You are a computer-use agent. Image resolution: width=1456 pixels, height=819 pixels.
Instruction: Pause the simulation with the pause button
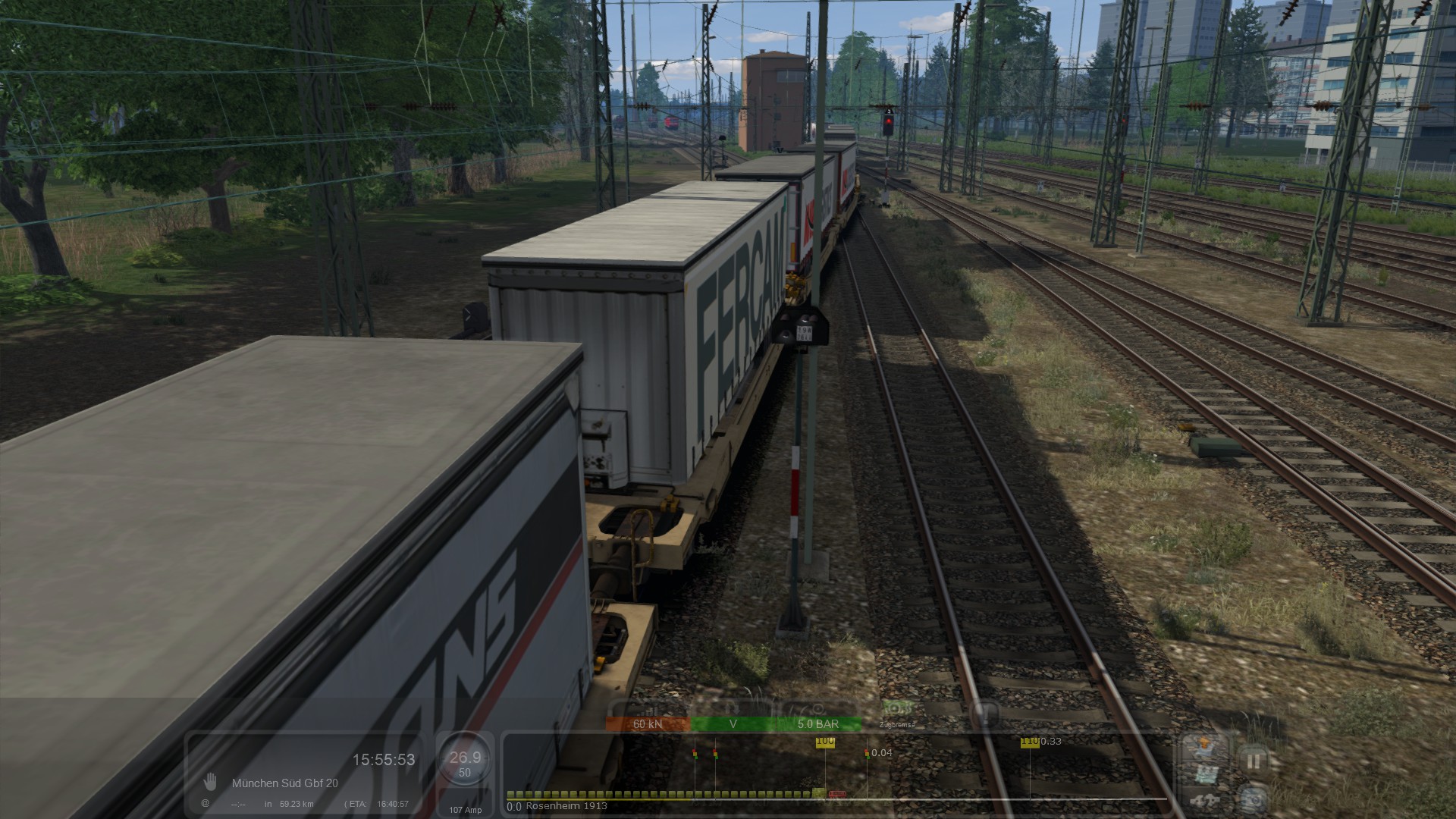coord(1253,761)
